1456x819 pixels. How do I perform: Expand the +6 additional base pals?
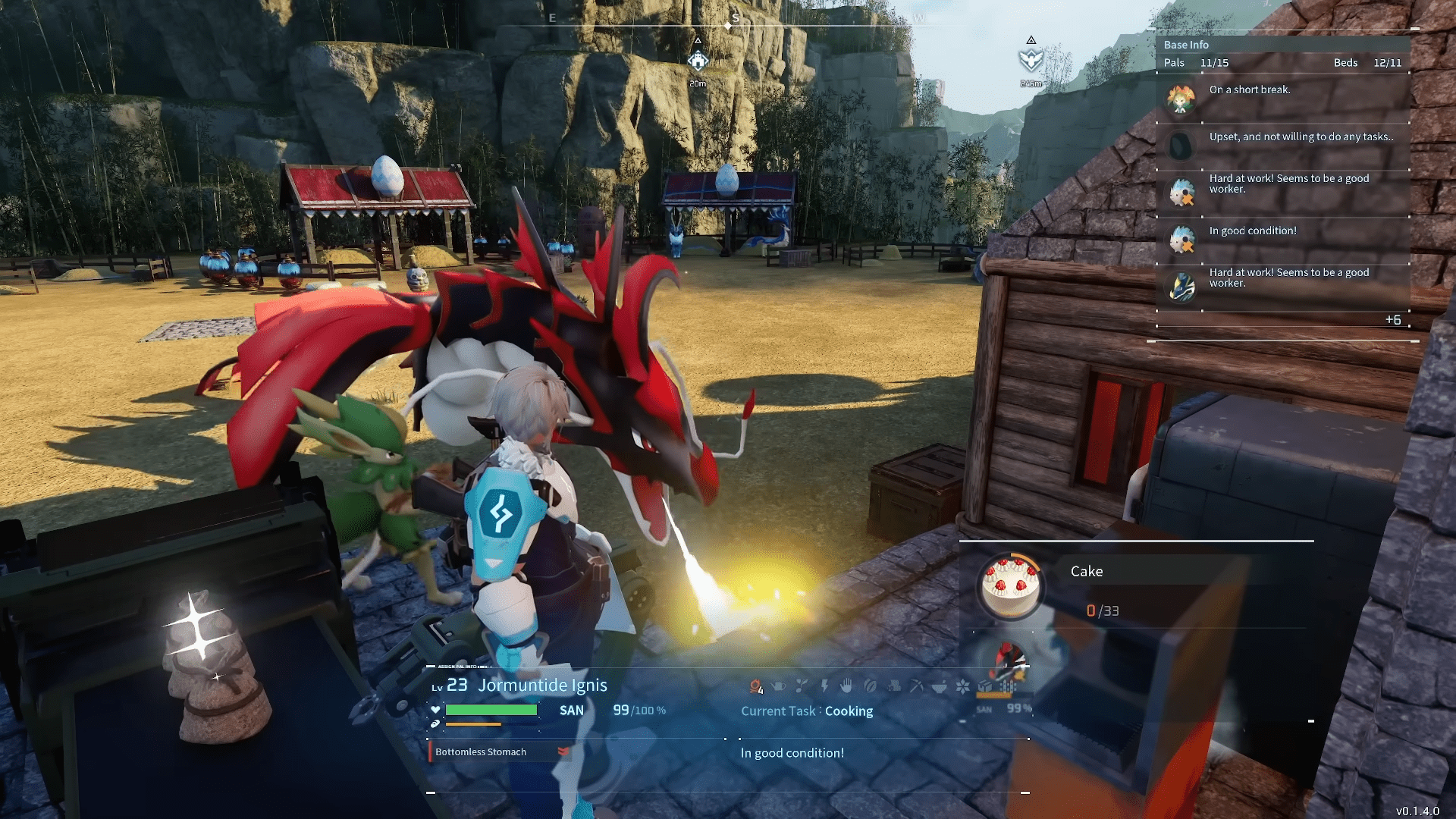[1393, 320]
